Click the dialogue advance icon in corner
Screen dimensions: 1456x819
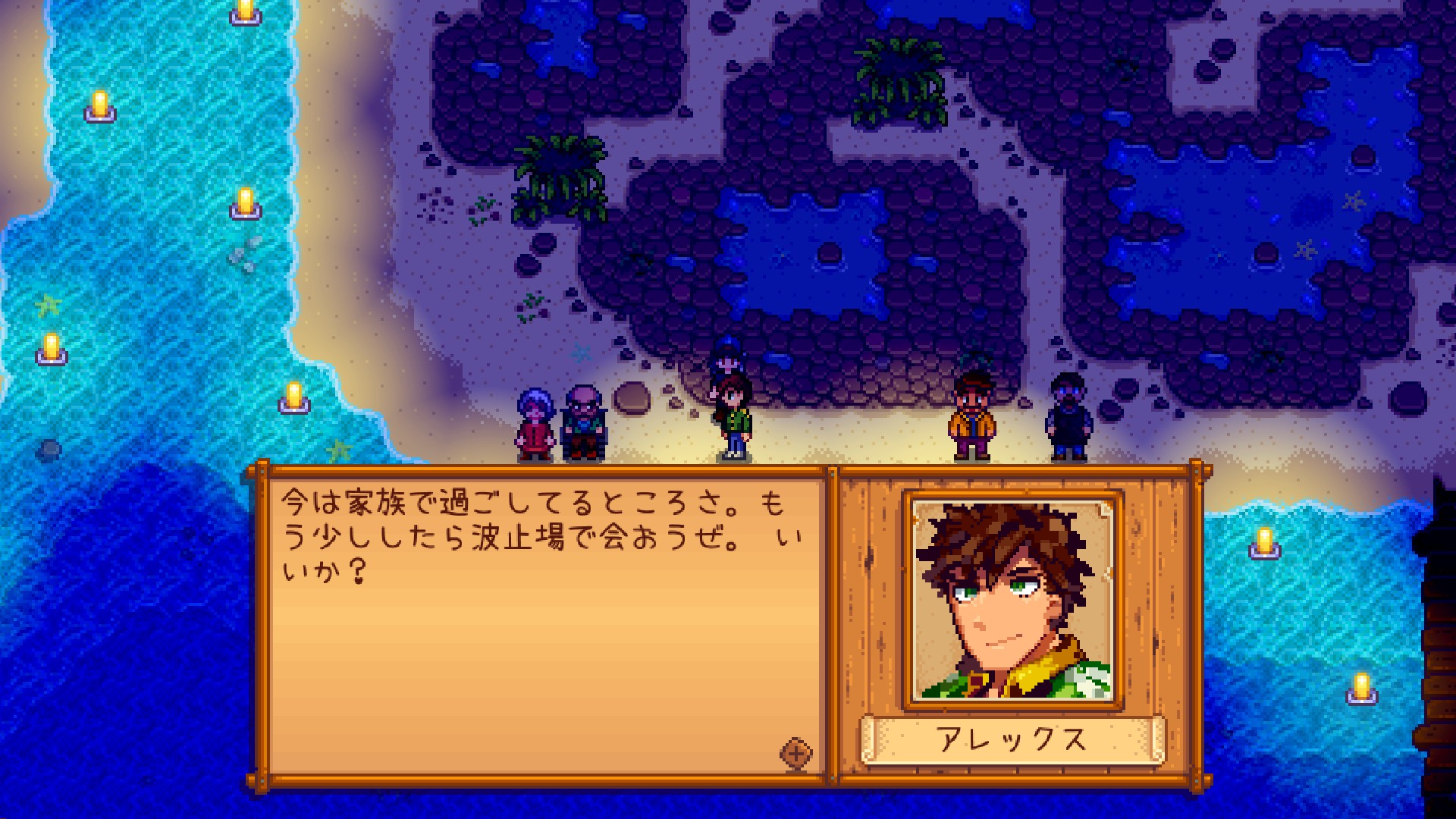(x=796, y=753)
